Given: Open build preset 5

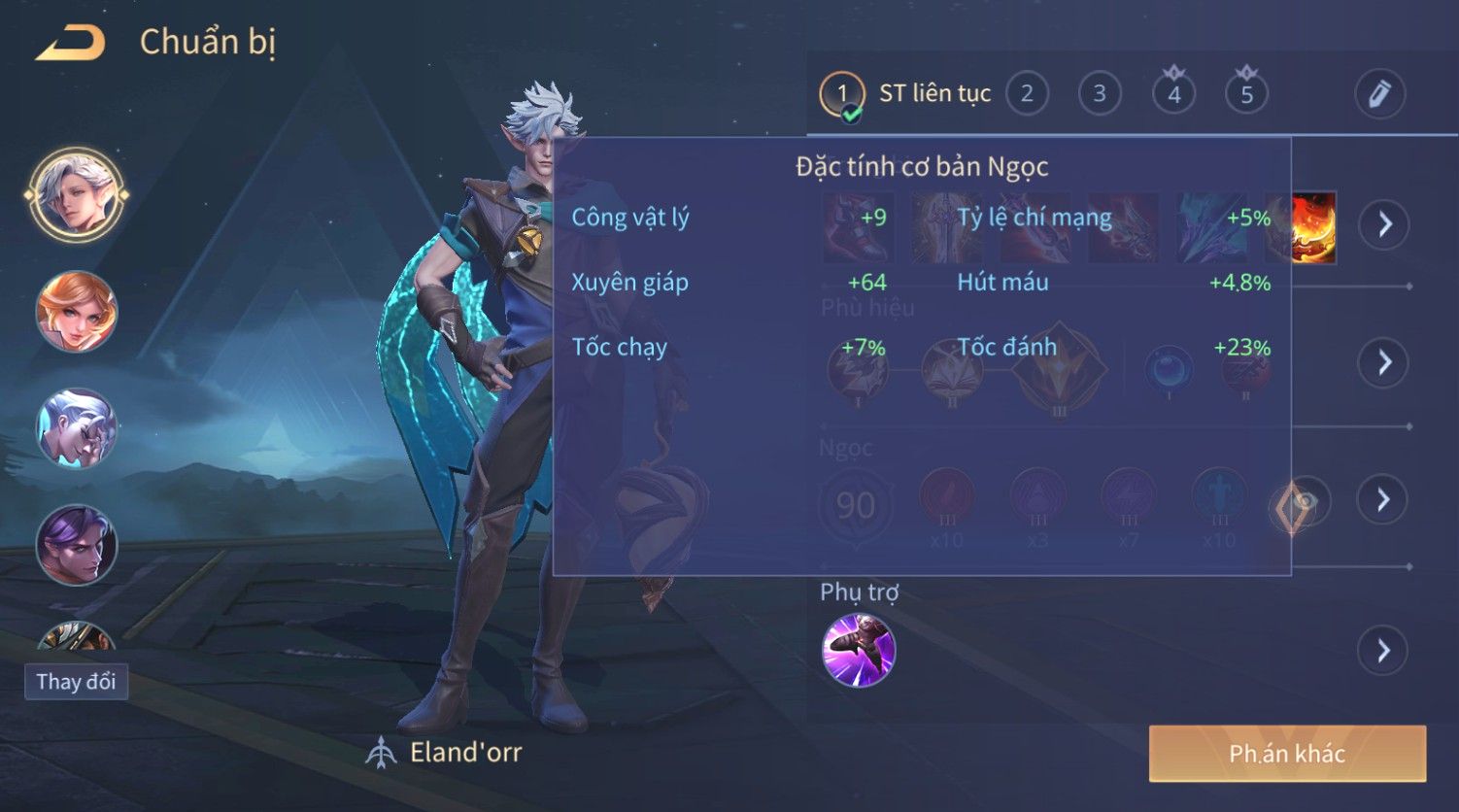Looking at the screenshot, I should point(1246,94).
